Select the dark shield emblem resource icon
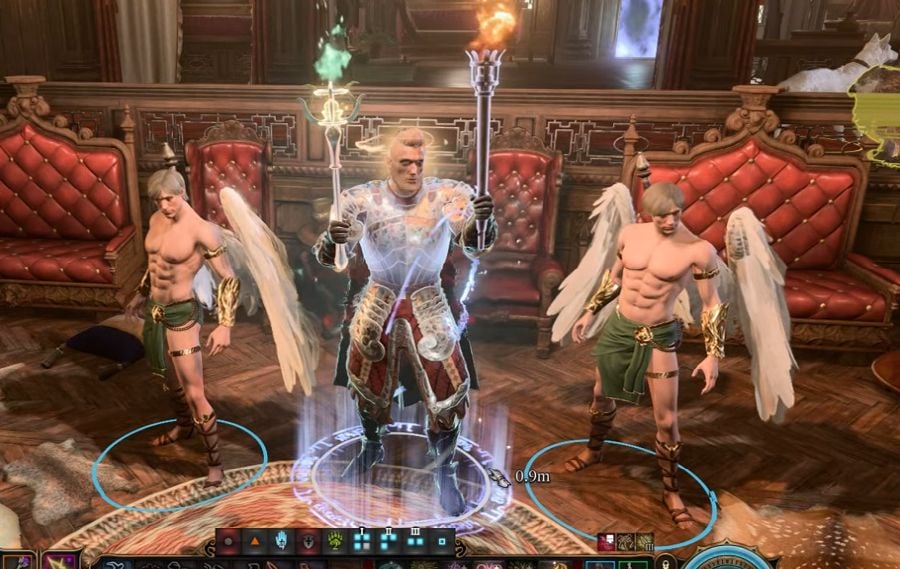 coord(308,541)
